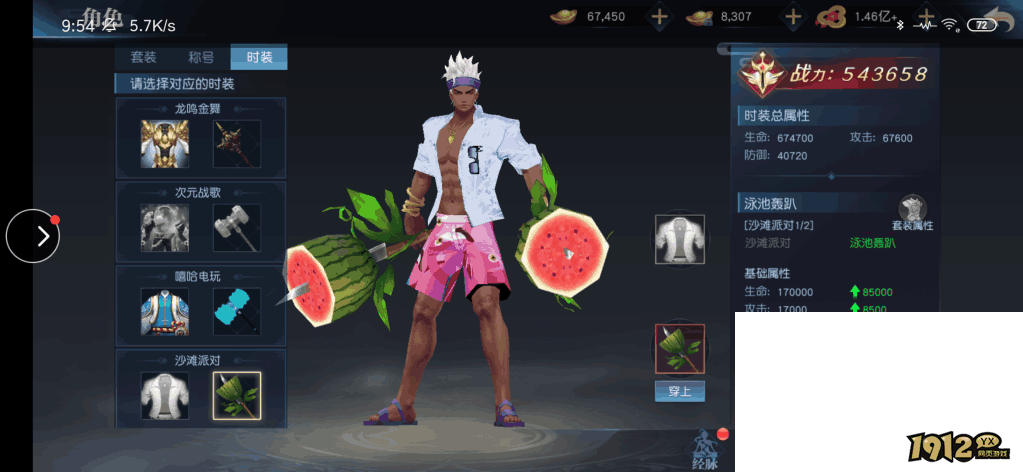Screen dimensions: 1023x472
Task: Select the 龙鸣金舞 weapon skin
Action: [237, 144]
